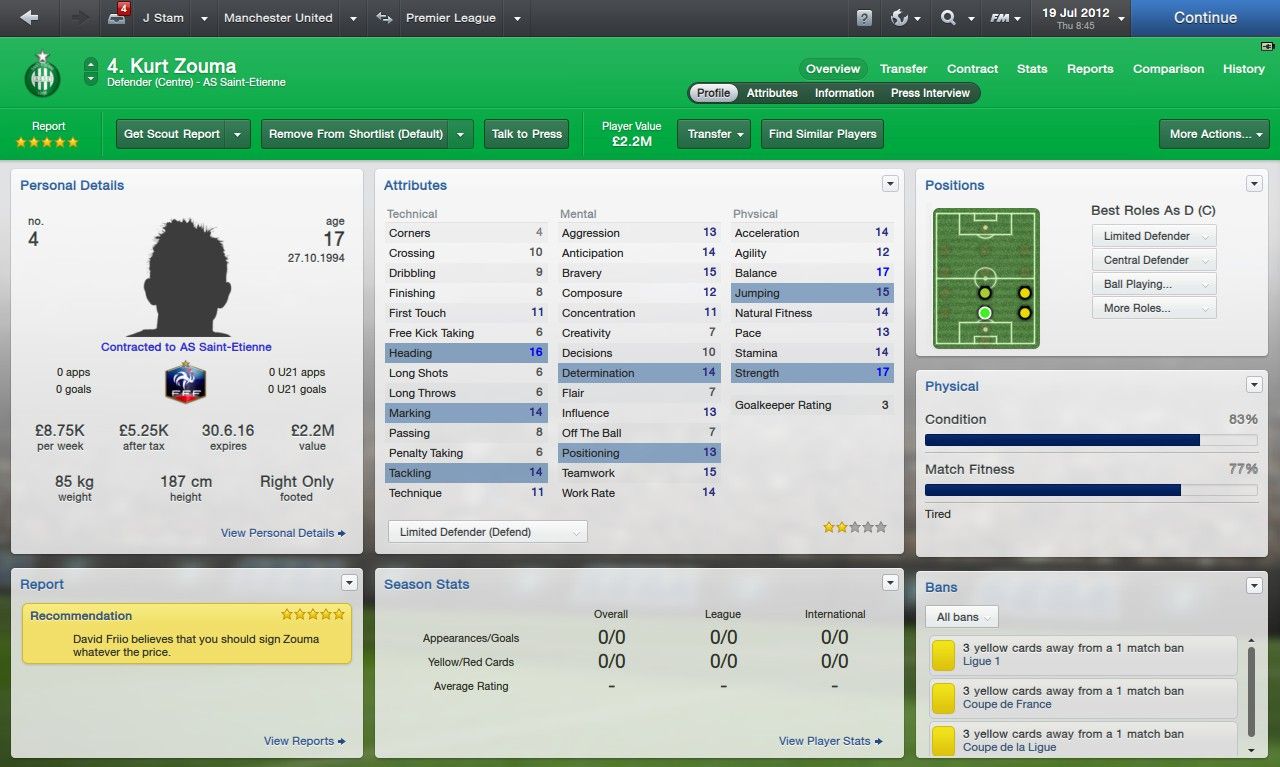Follow the View Personal Details link
The image size is (1280, 767).
coord(283,533)
